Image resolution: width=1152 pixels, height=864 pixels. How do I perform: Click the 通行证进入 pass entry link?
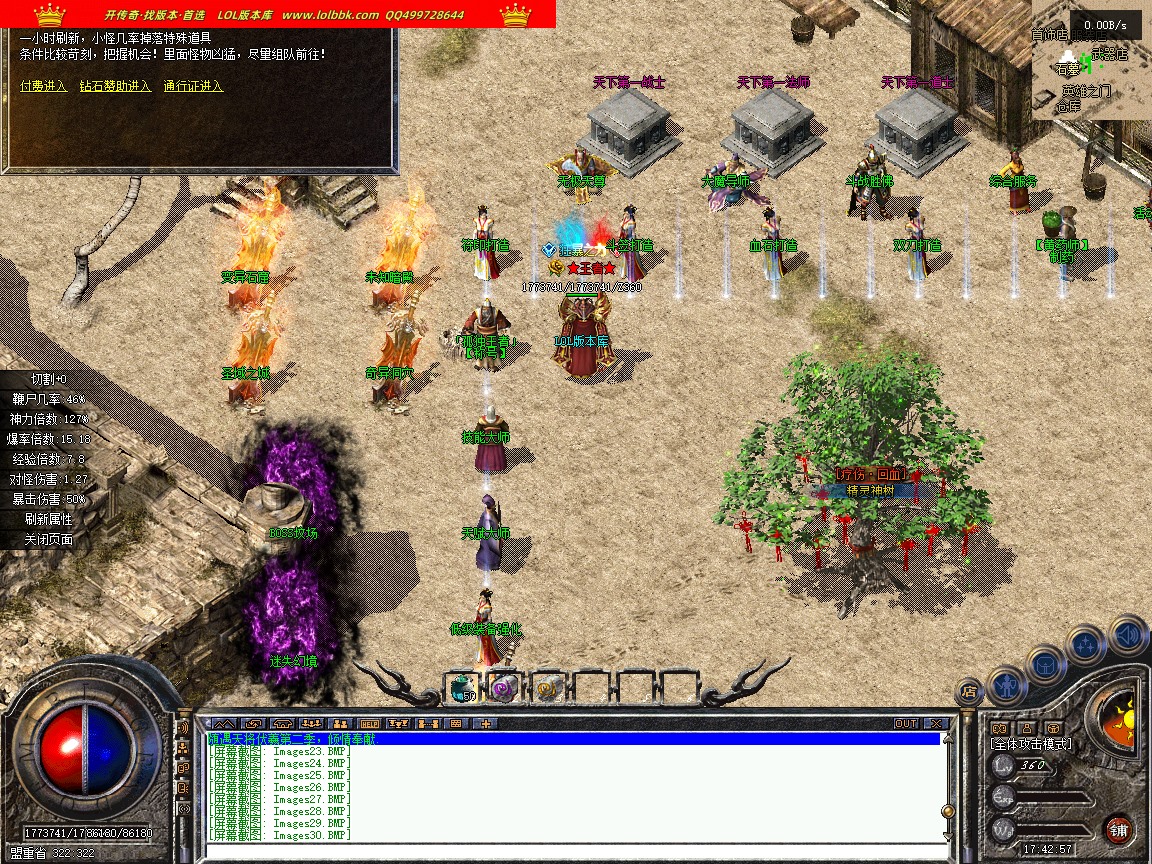193,86
